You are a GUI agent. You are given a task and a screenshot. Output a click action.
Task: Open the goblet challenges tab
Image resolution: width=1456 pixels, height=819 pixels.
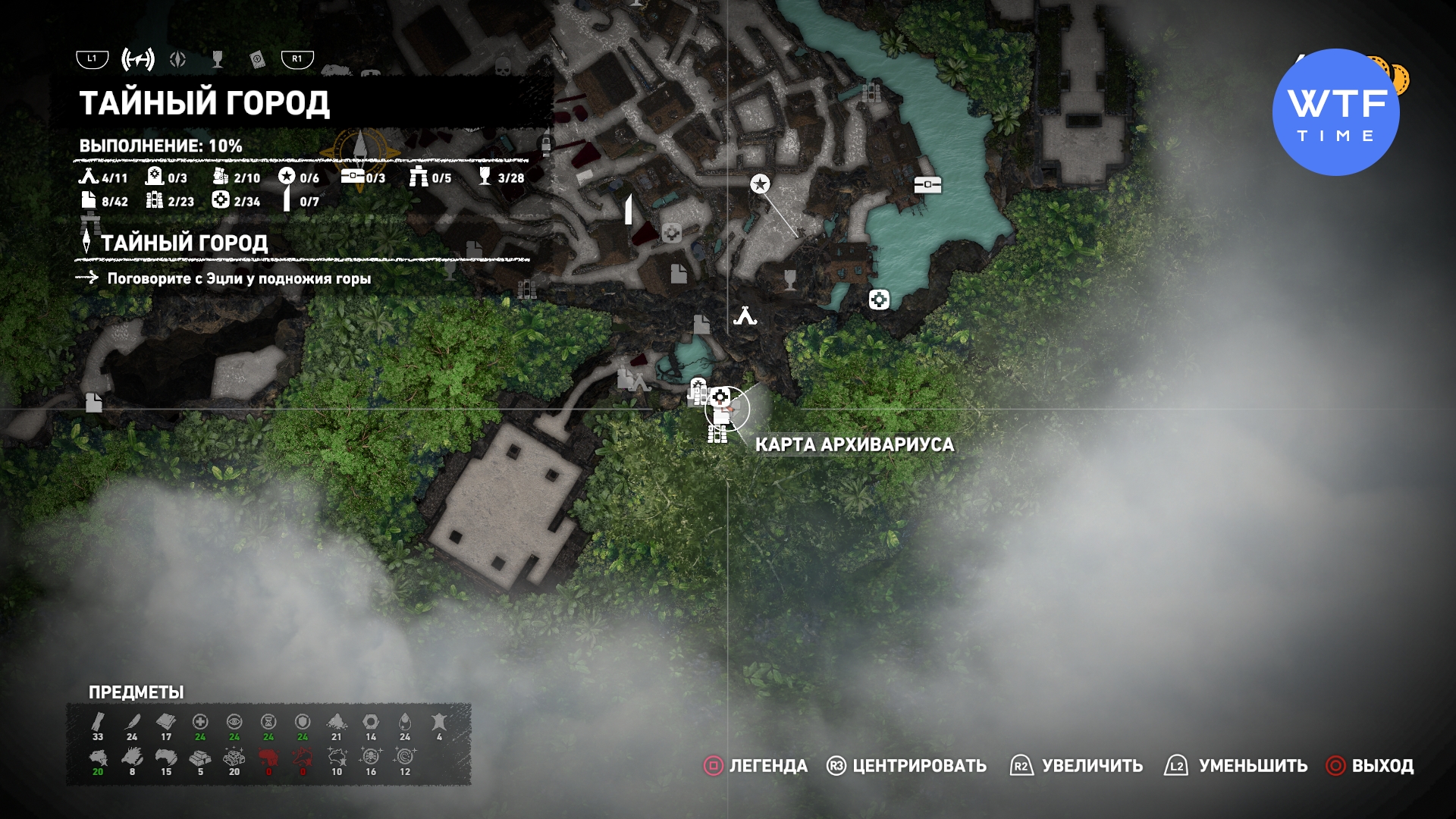coord(218,59)
